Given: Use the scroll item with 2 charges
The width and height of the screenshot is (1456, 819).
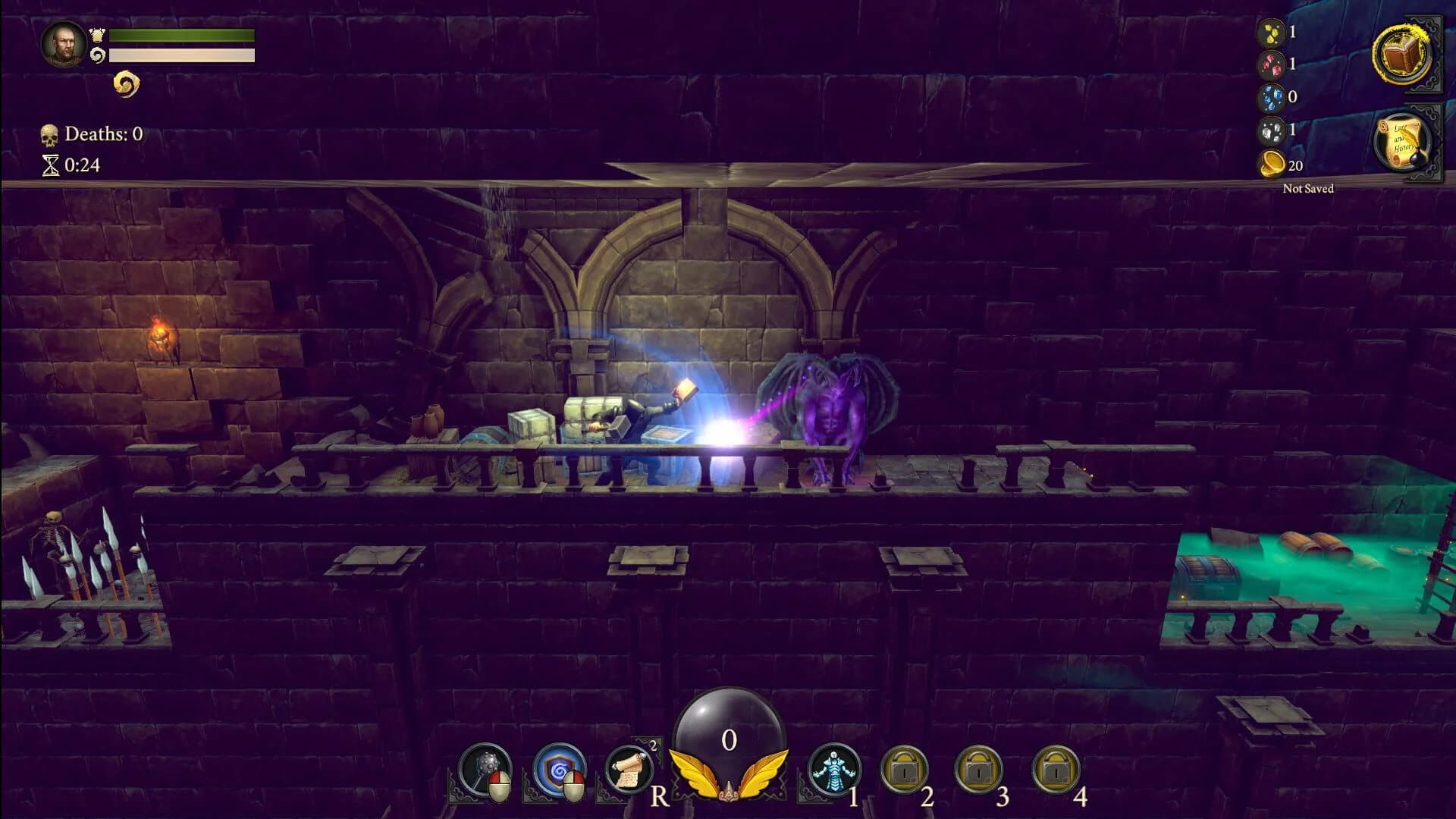Looking at the screenshot, I should click(x=629, y=768).
